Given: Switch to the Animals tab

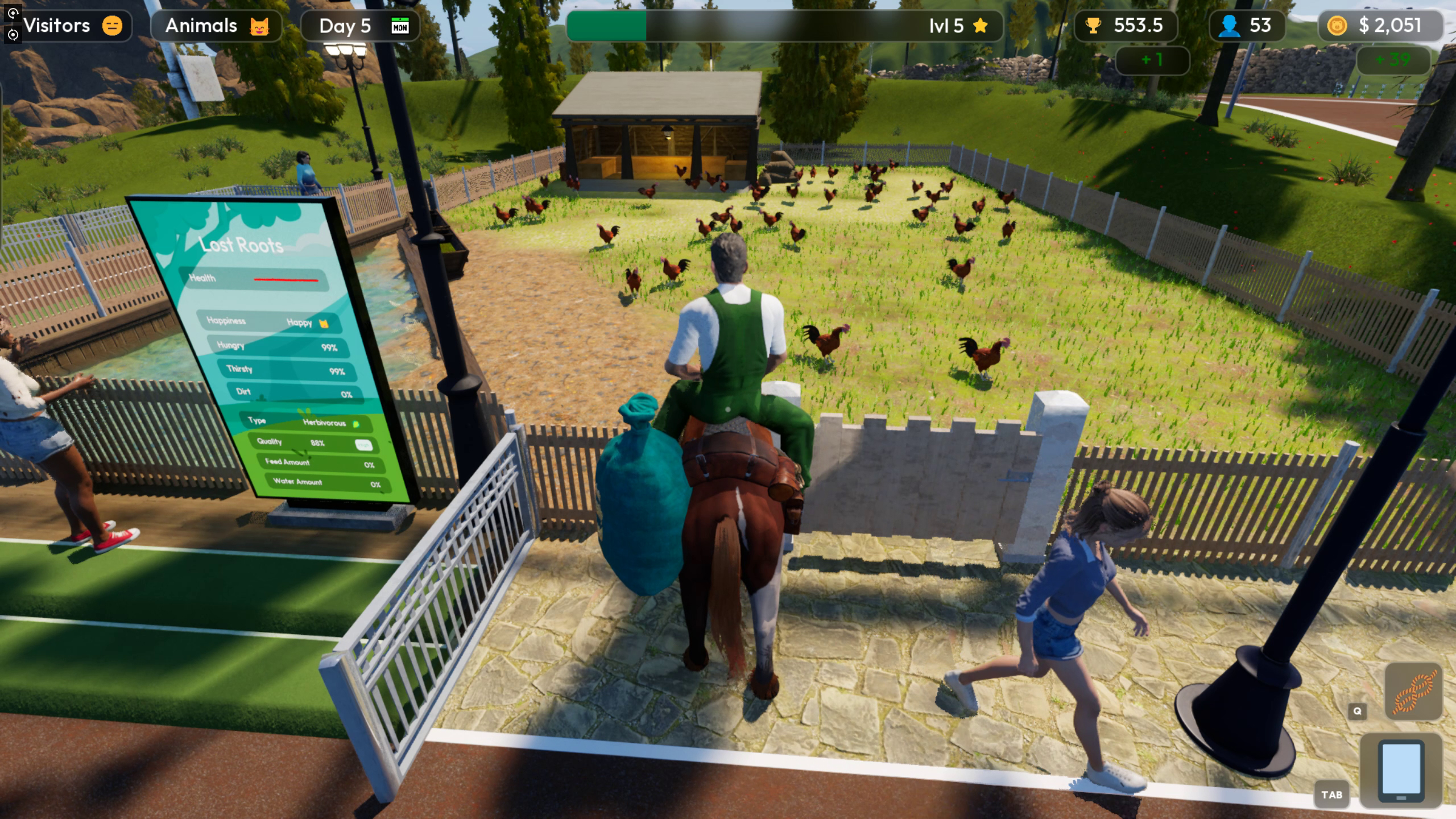Looking at the screenshot, I should [216, 25].
